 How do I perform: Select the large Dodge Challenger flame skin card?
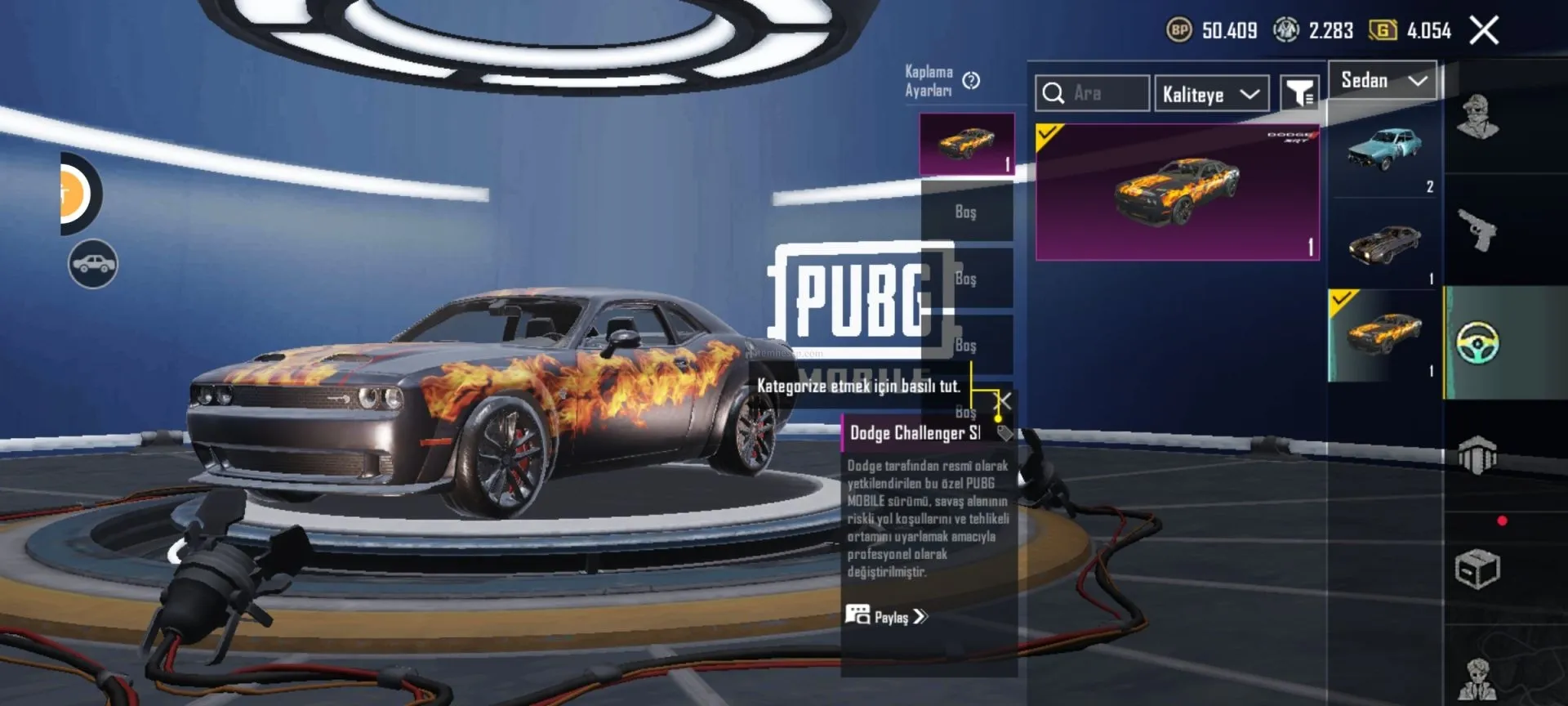[1177, 193]
